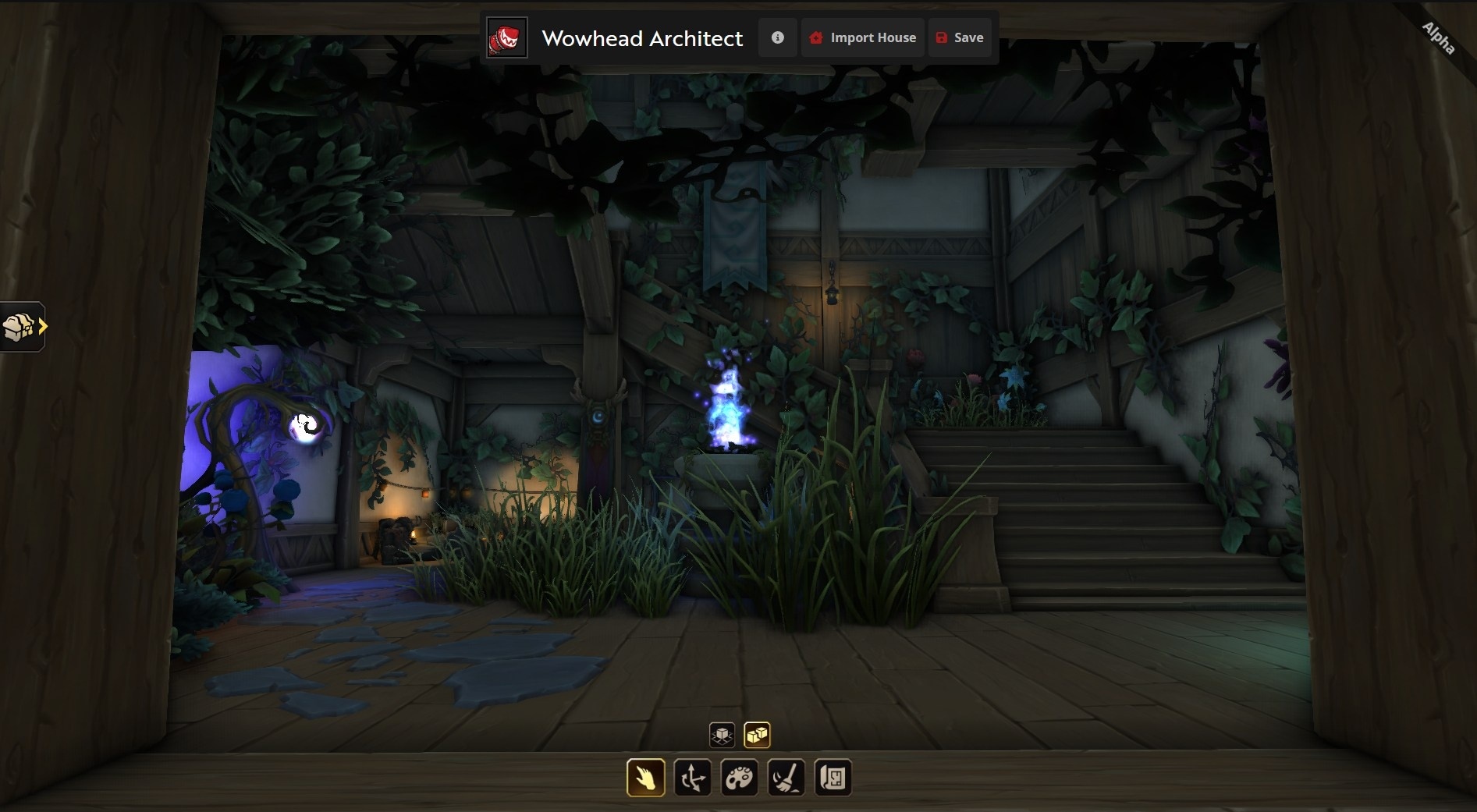This screenshot has width=1477, height=812.
Task: Toggle the single cube grid snap option
Action: 723,735
